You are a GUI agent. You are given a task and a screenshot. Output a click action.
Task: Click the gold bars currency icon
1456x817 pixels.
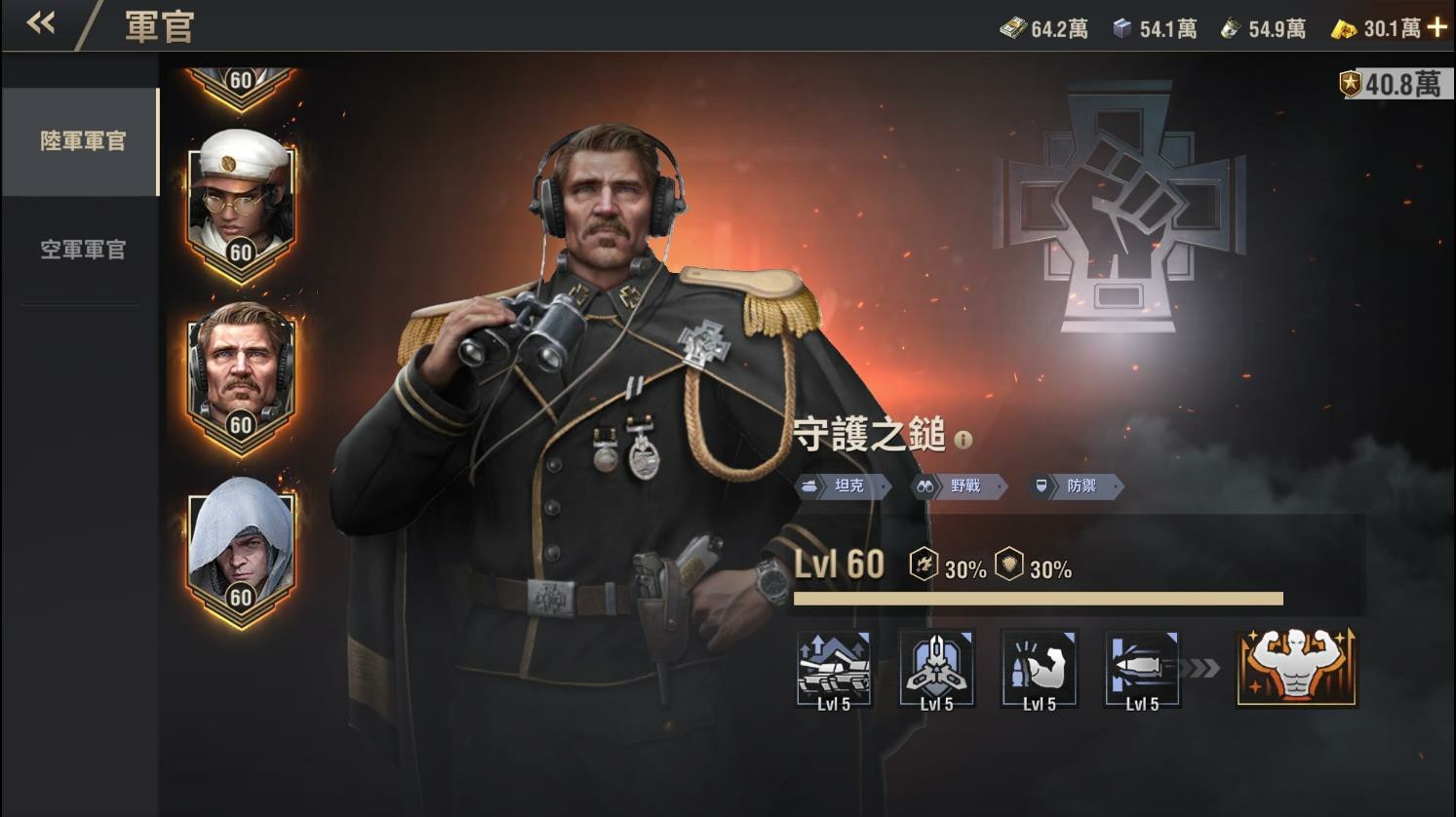coord(1345,27)
